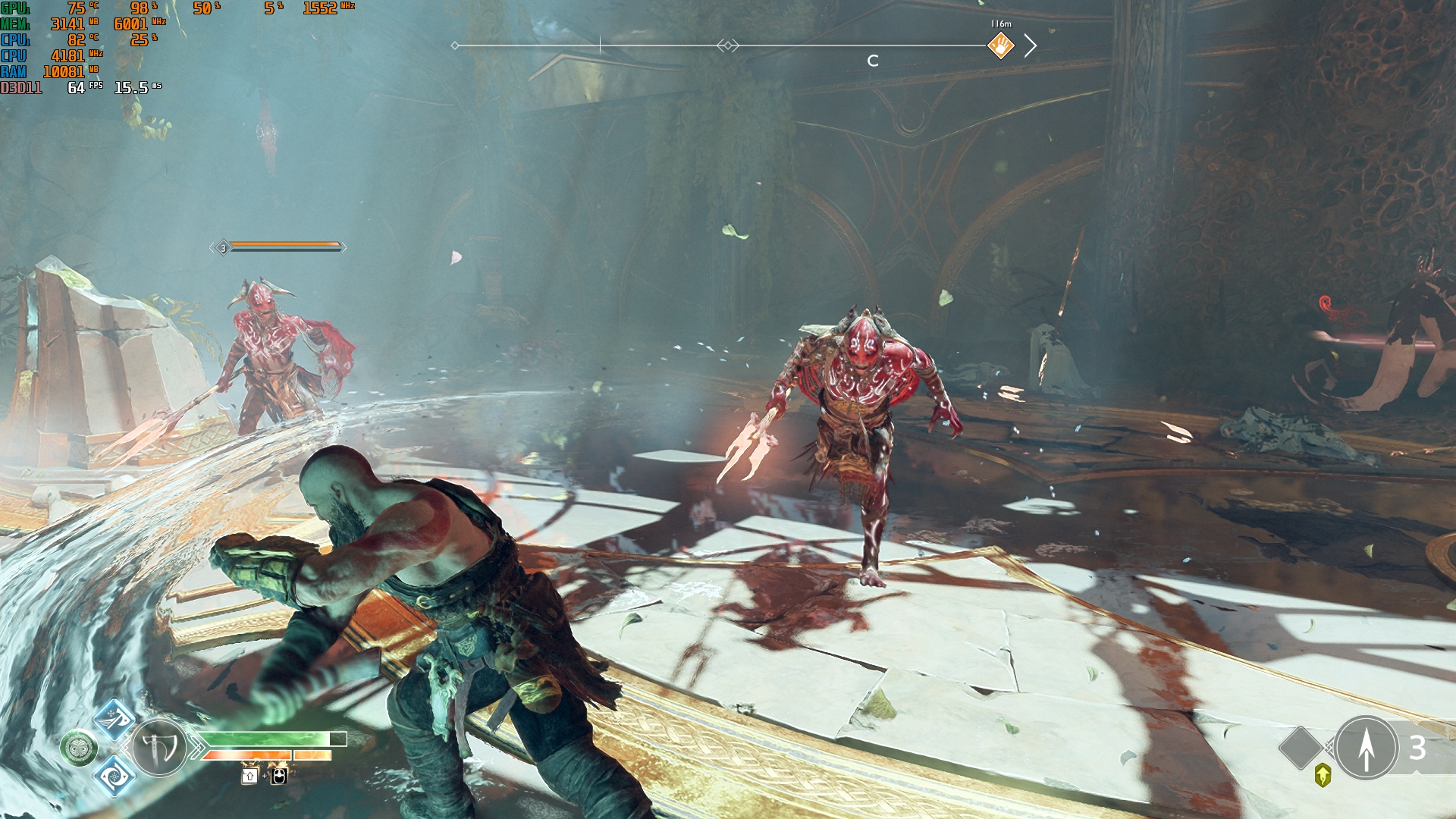The height and width of the screenshot is (819, 1456).
Task: Select the orange objective marker on compass
Action: [x=1000, y=45]
